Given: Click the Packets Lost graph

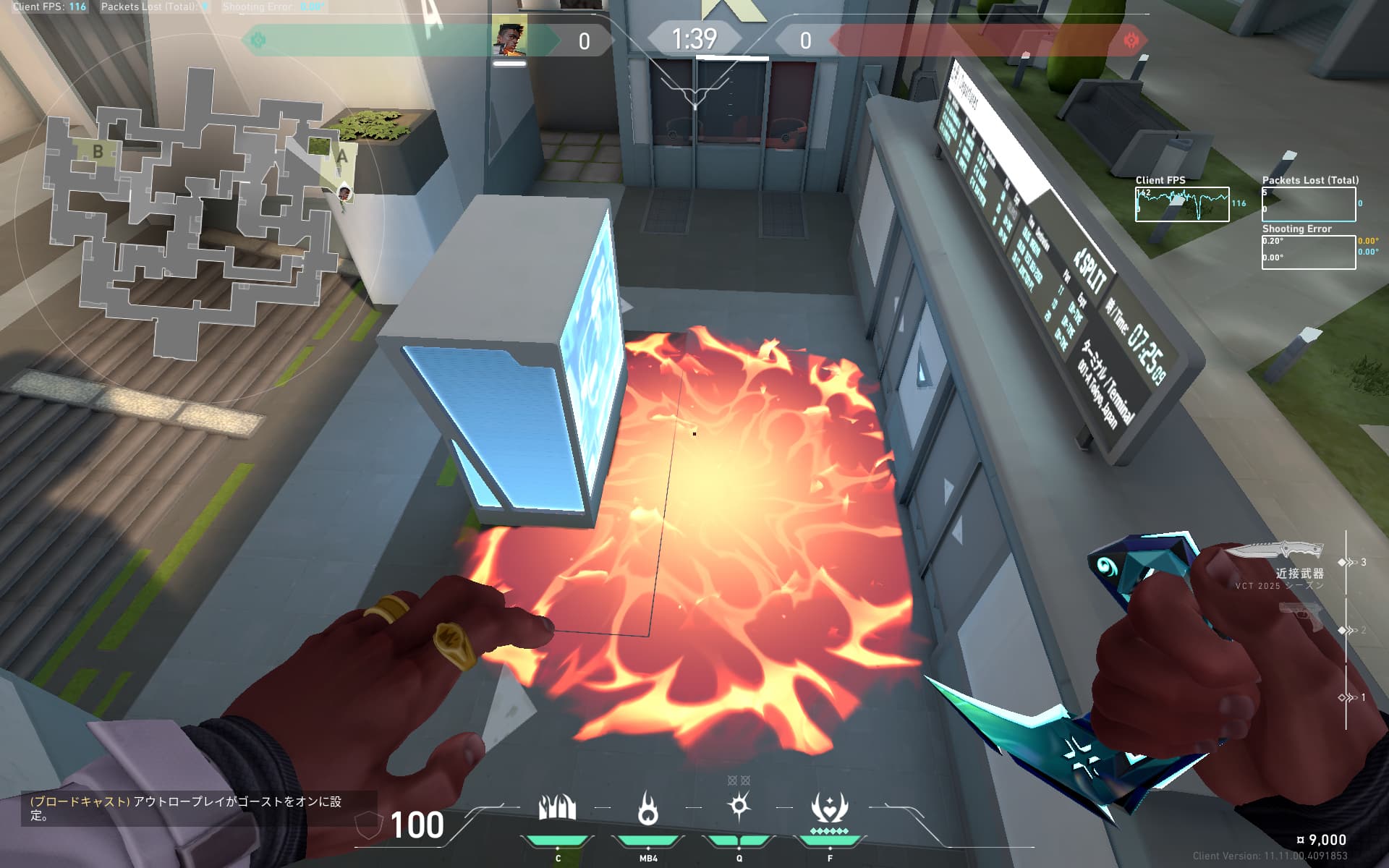Looking at the screenshot, I should click(x=1308, y=204).
